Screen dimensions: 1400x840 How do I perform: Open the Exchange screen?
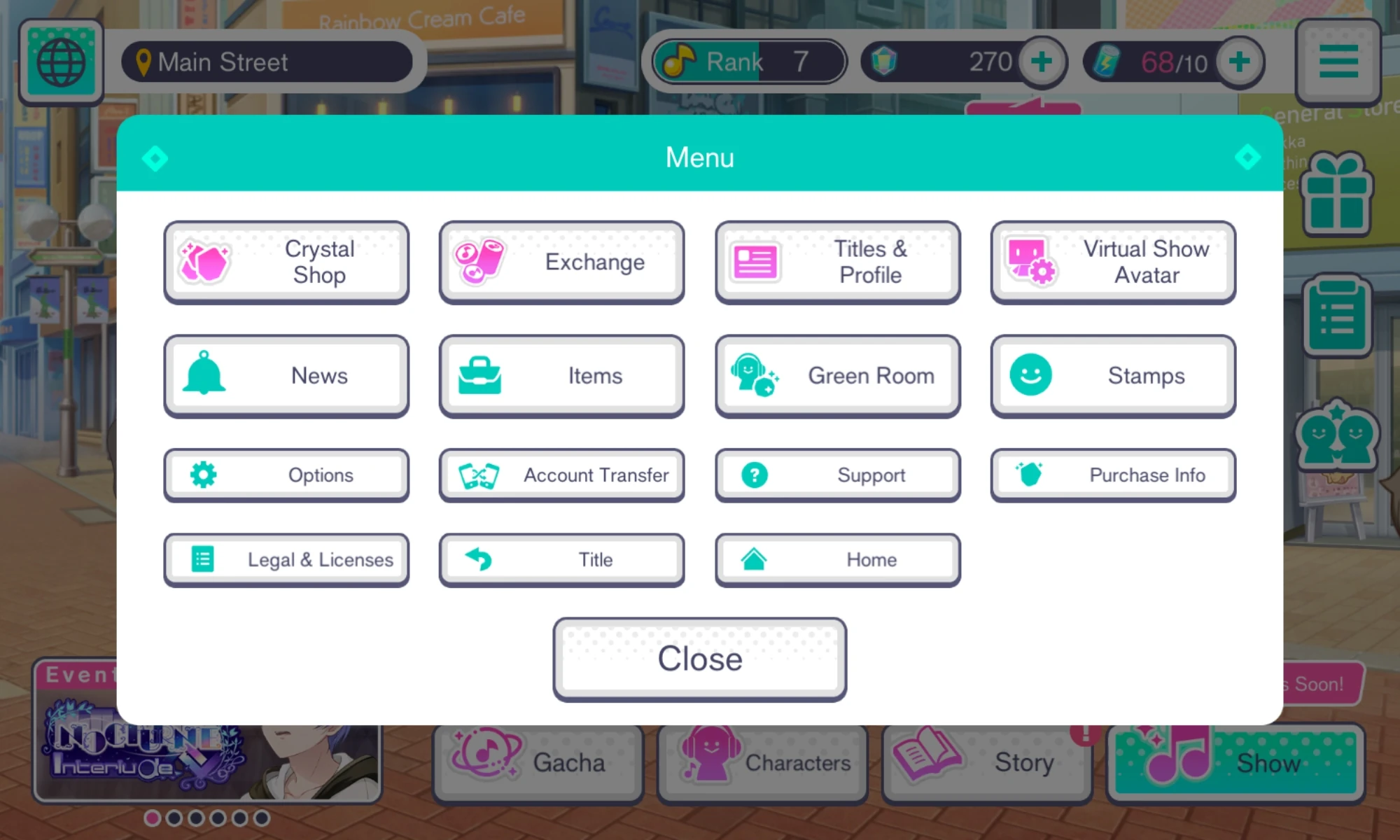561,262
